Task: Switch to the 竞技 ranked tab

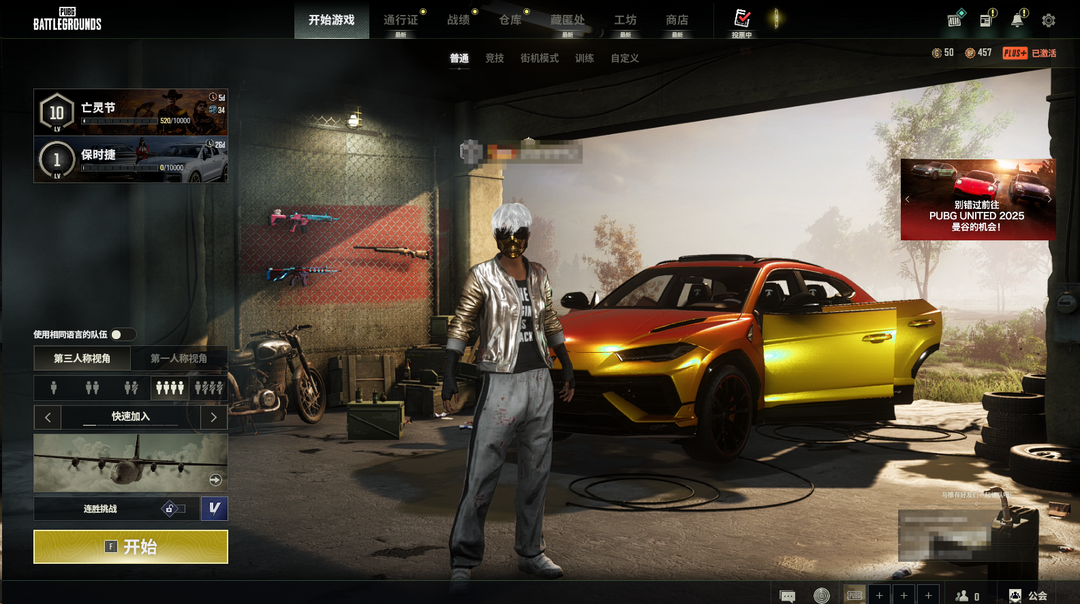Action: [494, 59]
